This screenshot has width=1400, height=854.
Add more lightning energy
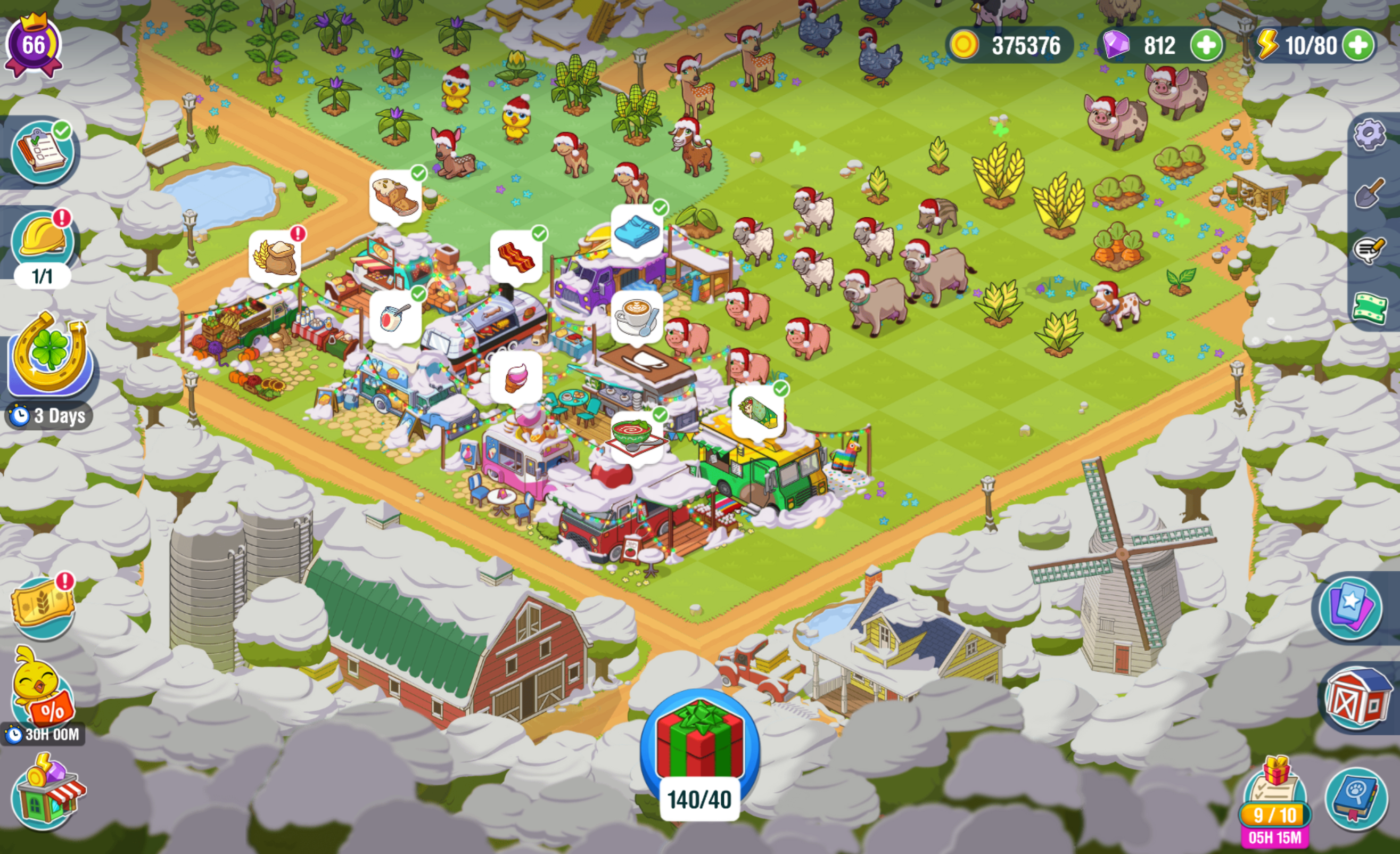coord(1358,45)
